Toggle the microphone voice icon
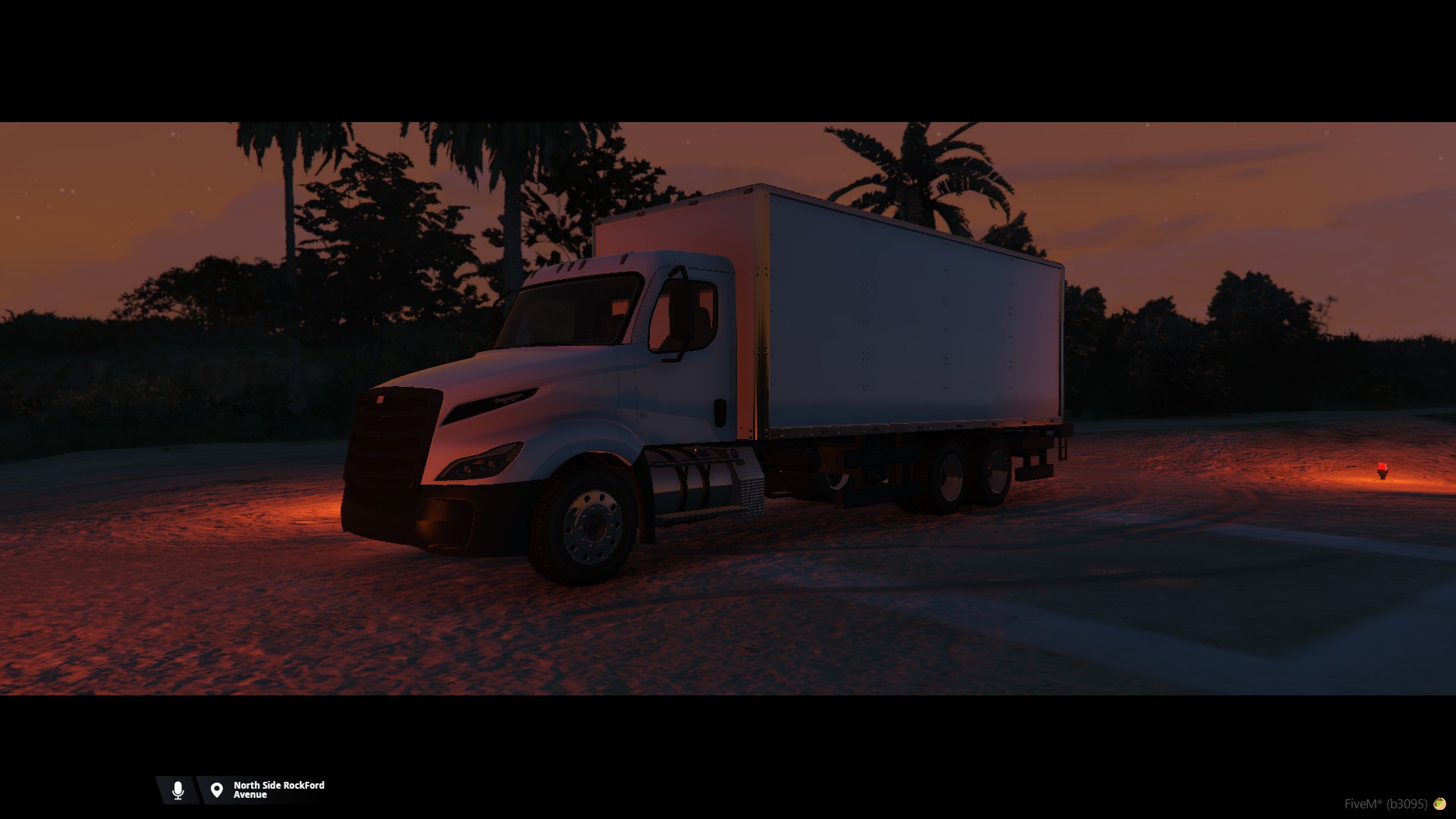This screenshot has height=819, width=1456. tap(178, 790)
